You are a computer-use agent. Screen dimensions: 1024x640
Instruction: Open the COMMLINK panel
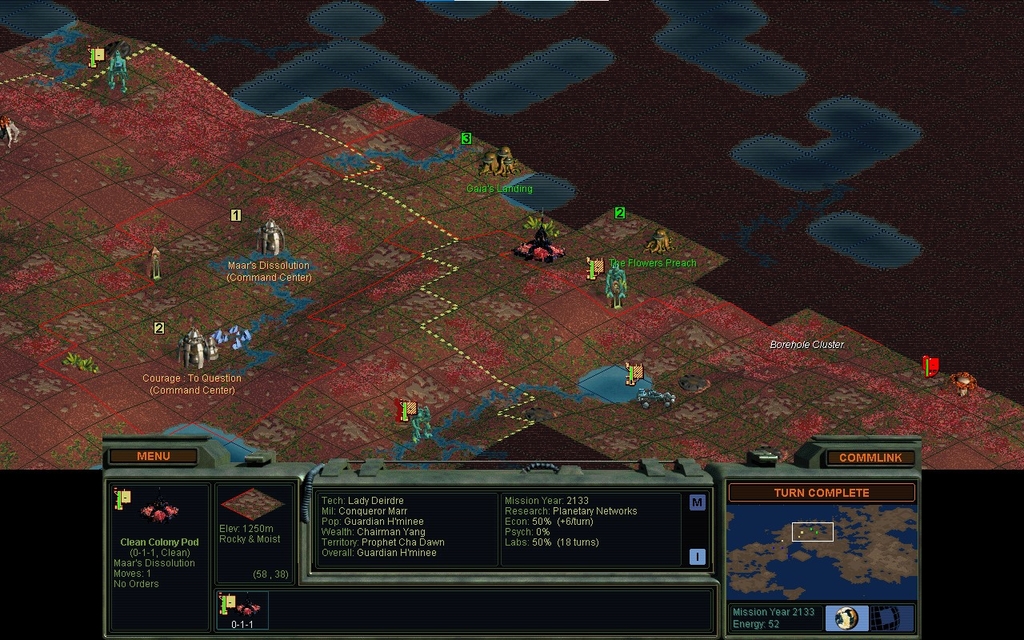870,457
